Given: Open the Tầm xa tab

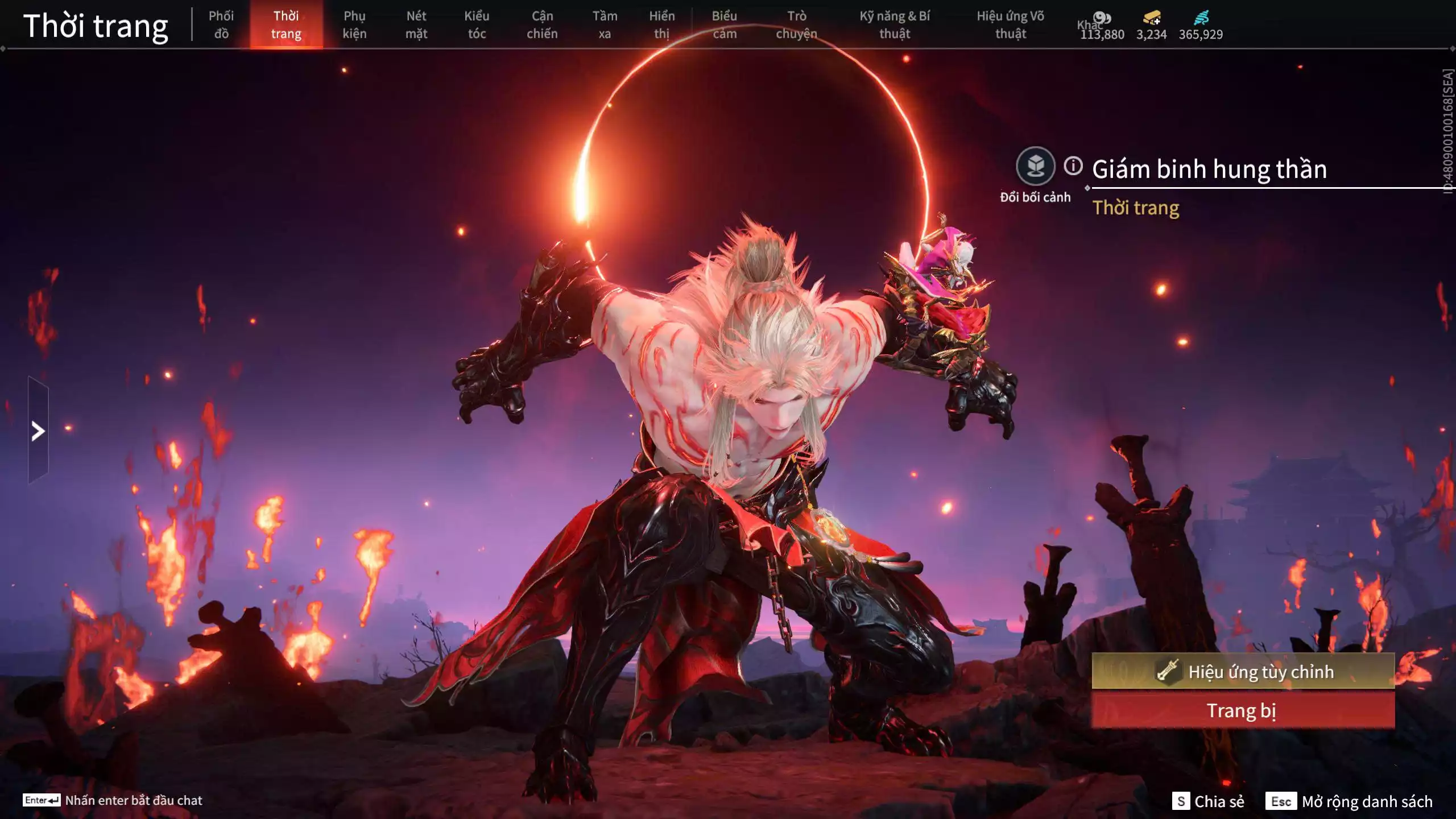Looking at the screenshot, I should (x=605, y=25).
